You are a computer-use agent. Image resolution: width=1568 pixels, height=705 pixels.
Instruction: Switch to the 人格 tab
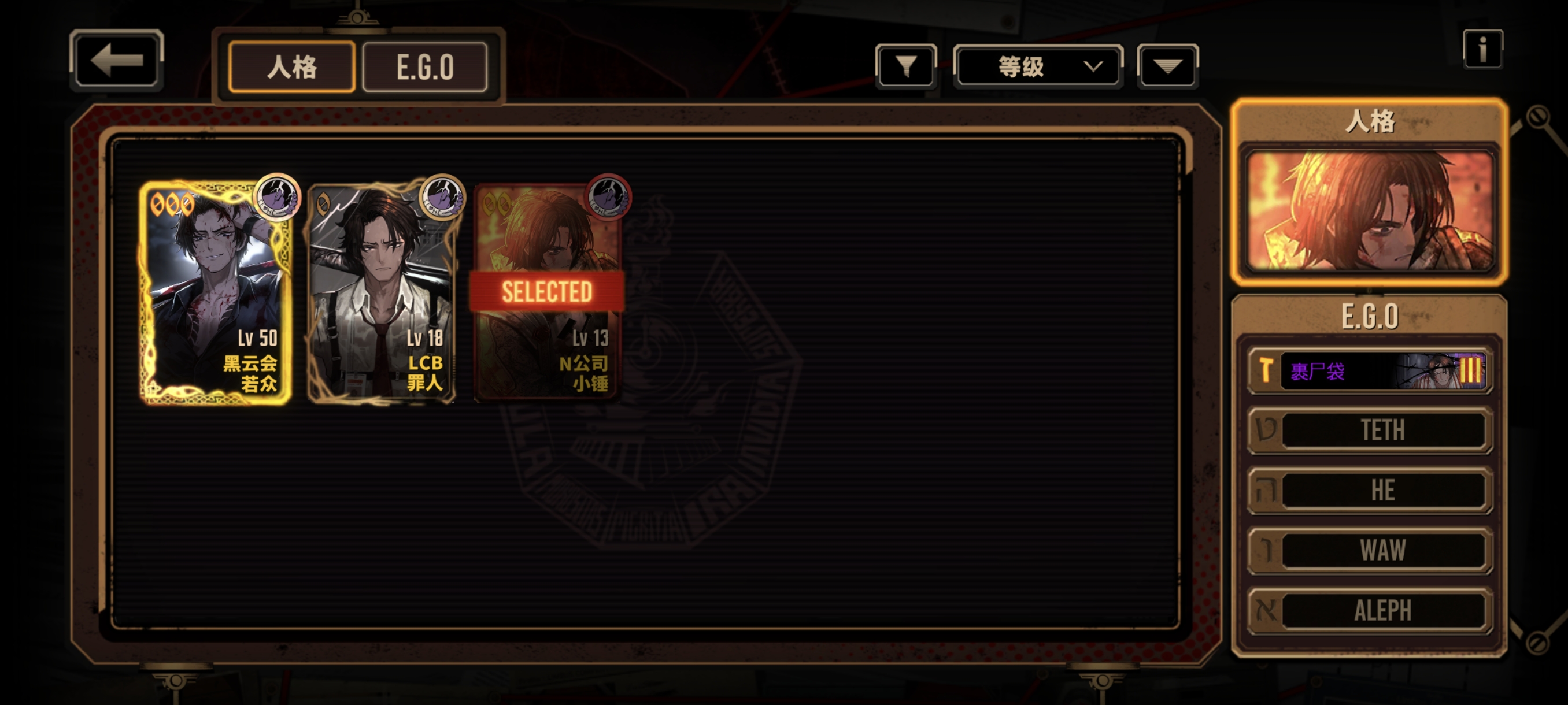pyautogui.click(x=291, y=67)
